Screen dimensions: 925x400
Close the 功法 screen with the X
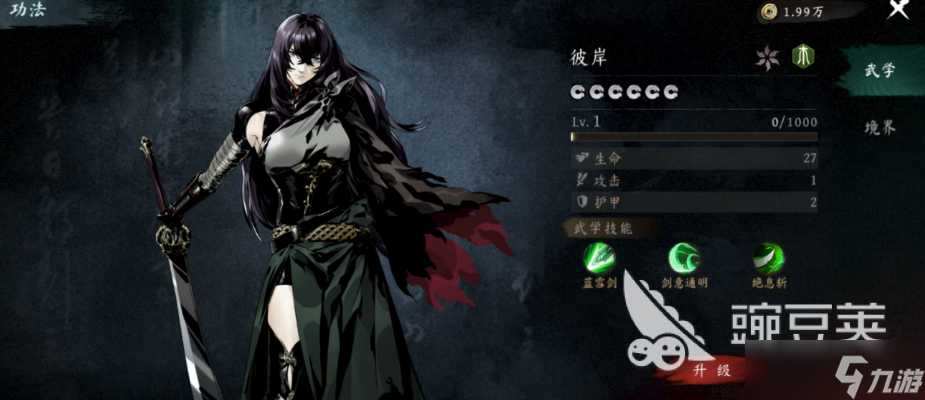tap(897, 10)
